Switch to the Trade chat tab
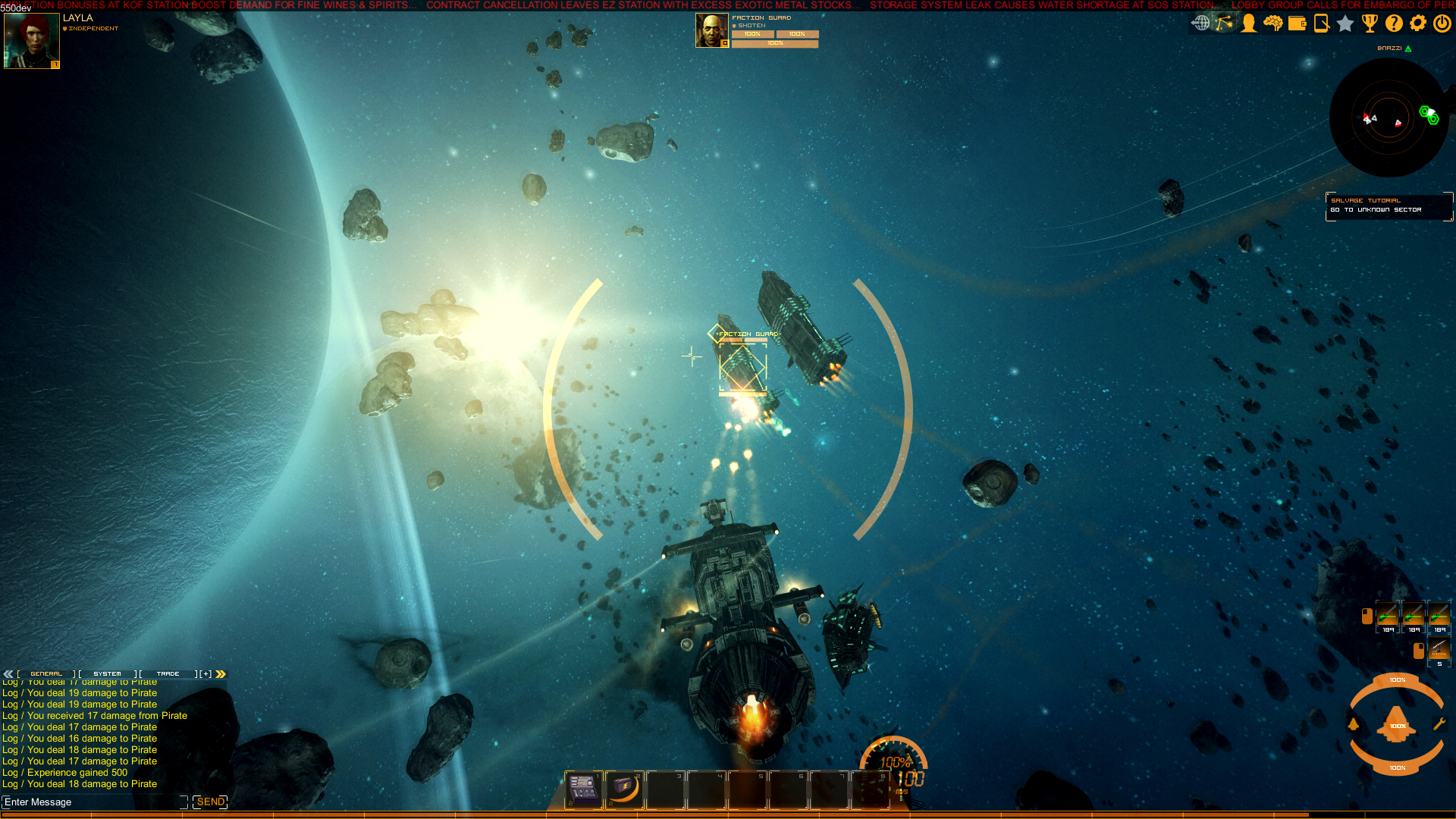Screen dimensions: 1456x819 click(168, 673)
